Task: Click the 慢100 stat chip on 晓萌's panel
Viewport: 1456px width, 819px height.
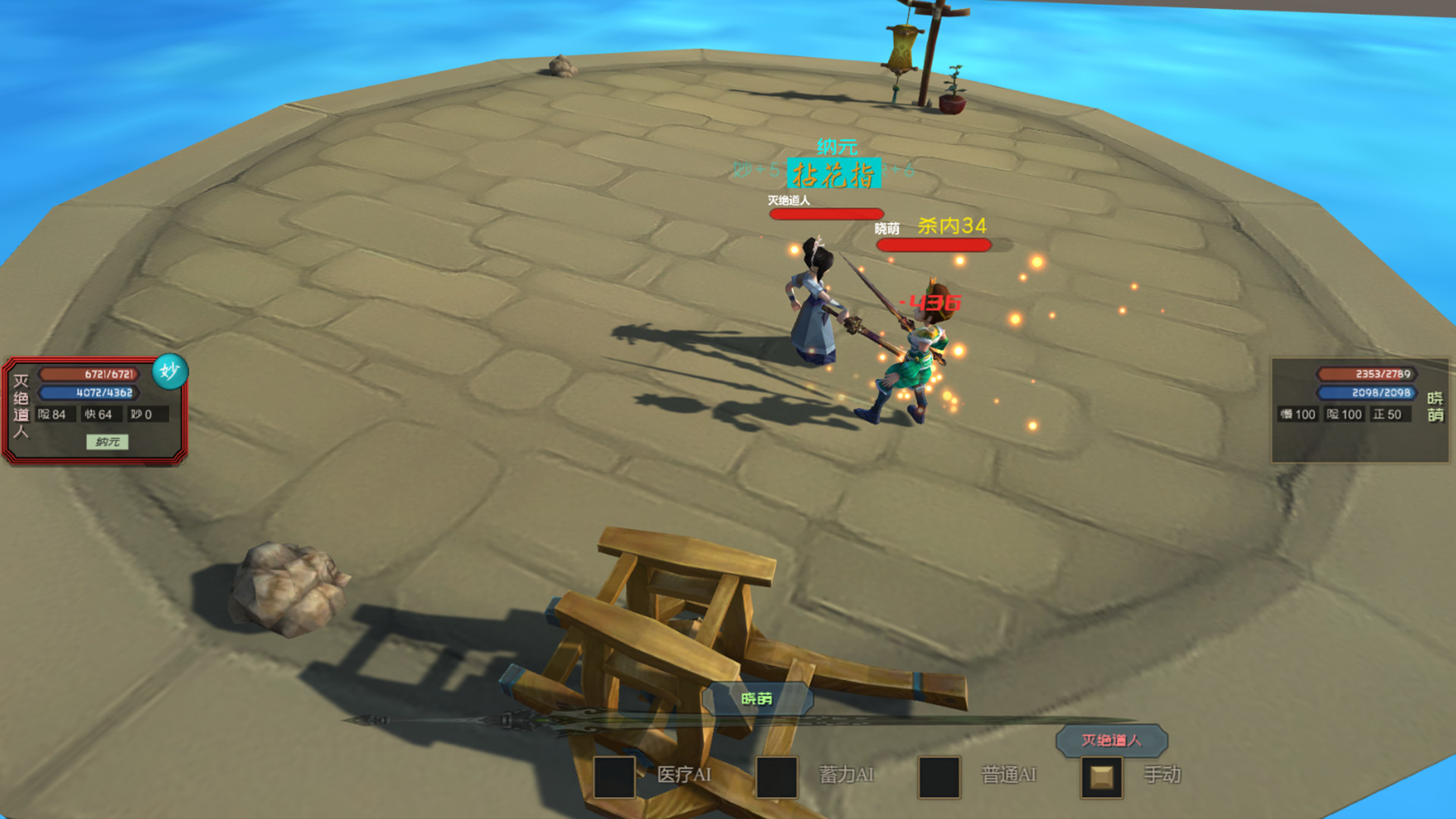Action: [1297, 415]
